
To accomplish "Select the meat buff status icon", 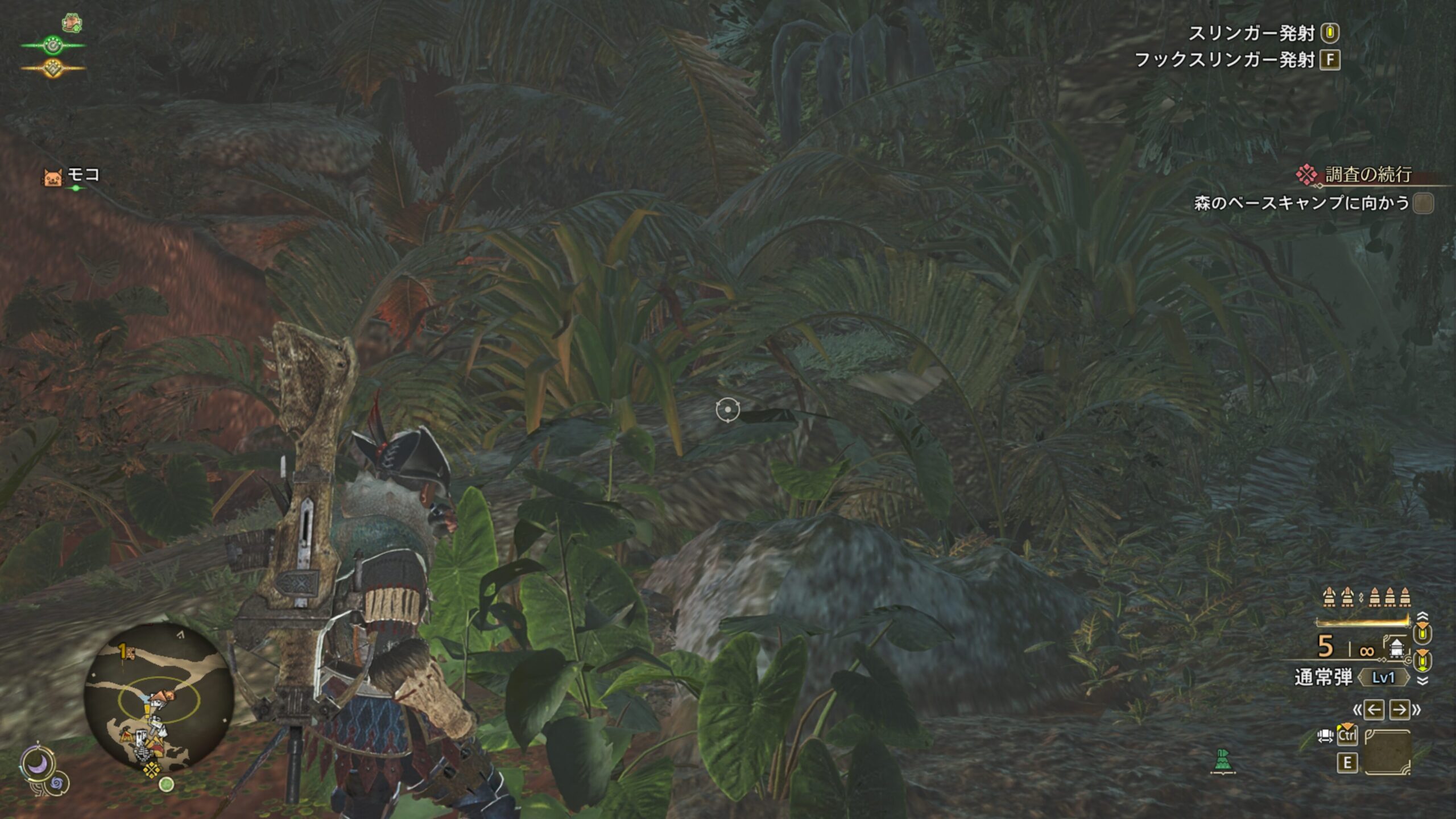I will tap(72, 23).
